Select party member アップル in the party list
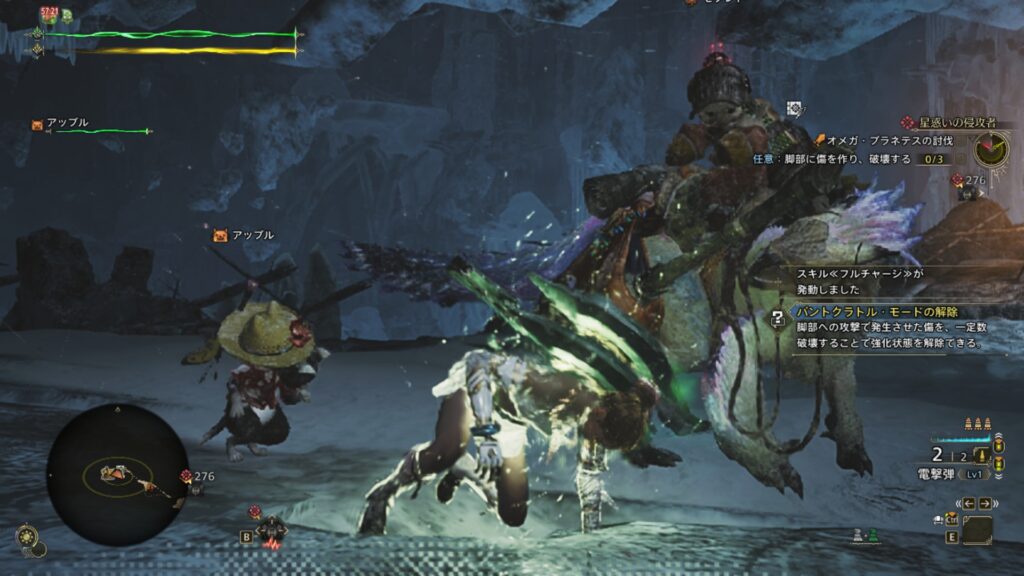The height and width of the screenshot is (576, 1024). pyautogui.click(x=67, y=123)
